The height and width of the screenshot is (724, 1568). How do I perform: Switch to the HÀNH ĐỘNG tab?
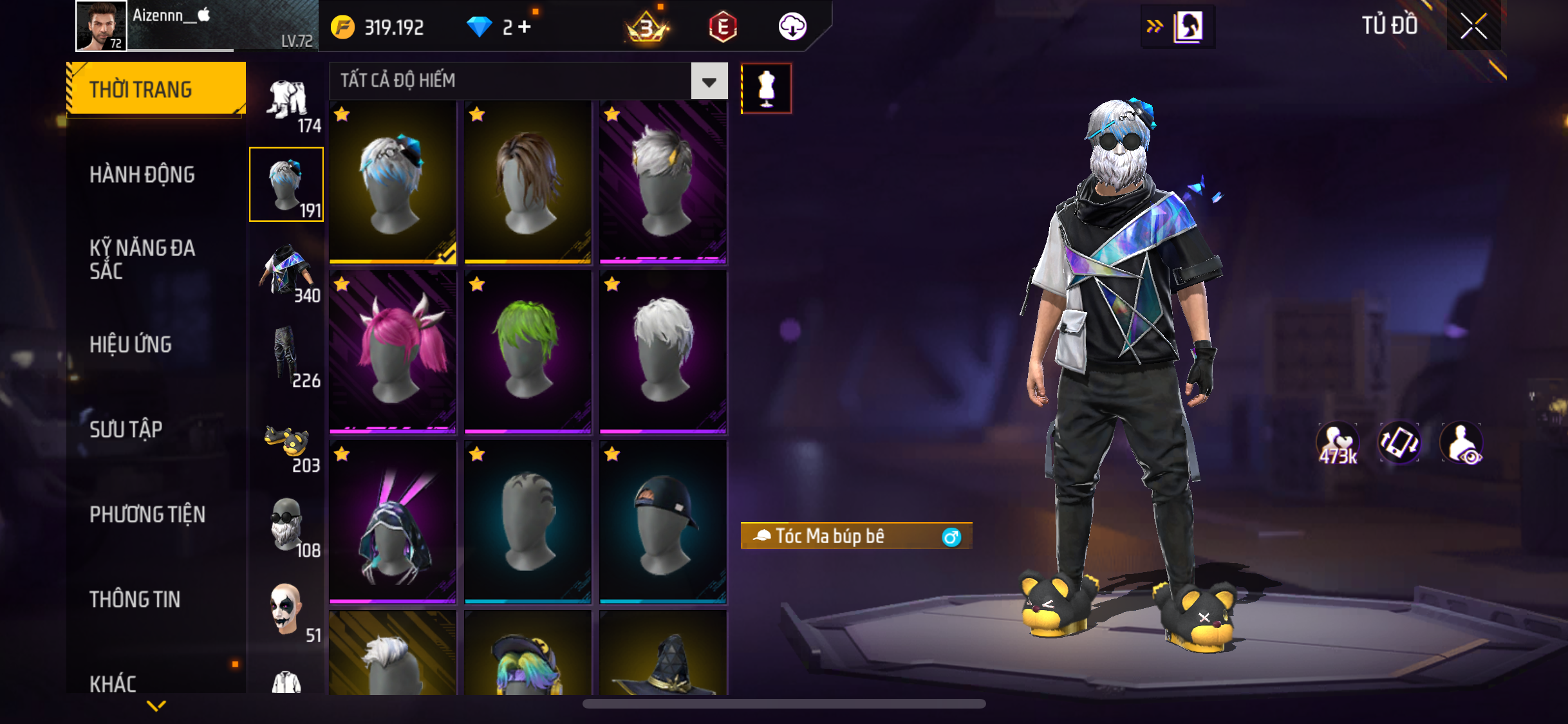[142, 174]
